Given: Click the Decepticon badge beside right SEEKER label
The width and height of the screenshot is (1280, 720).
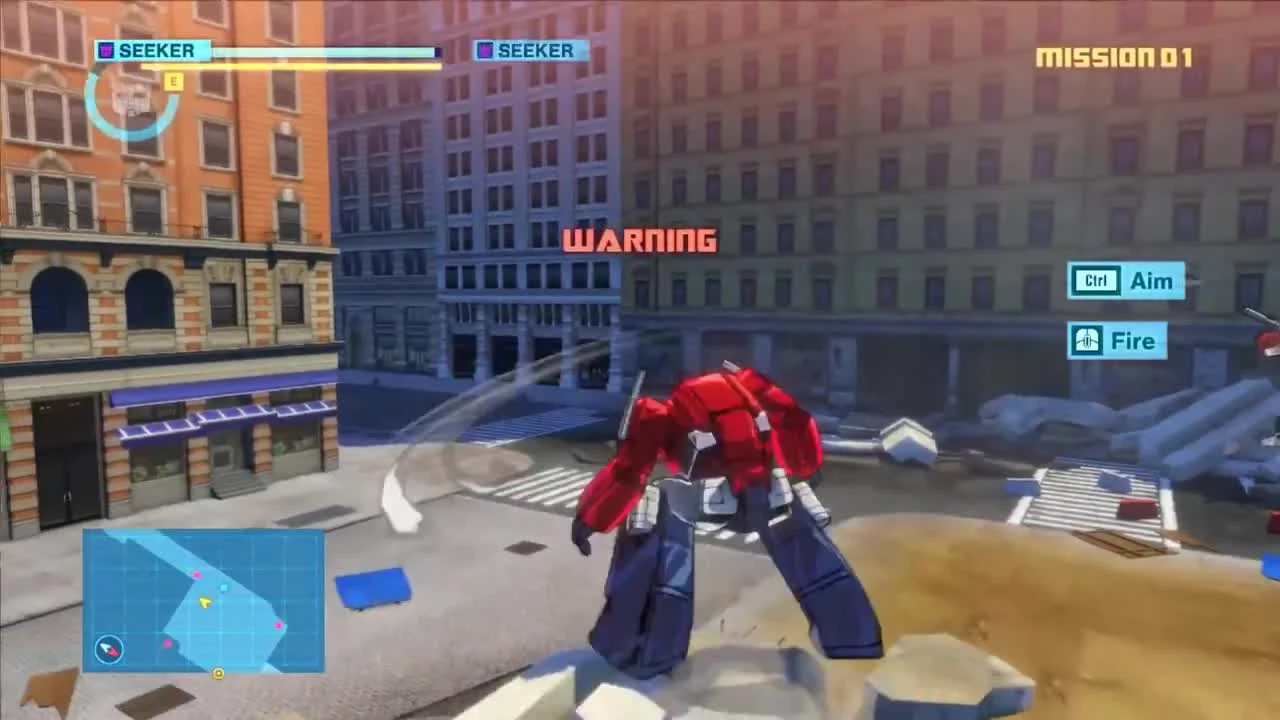Looking at the screenshot, I should pyautogui.click(x=486, y=51).
